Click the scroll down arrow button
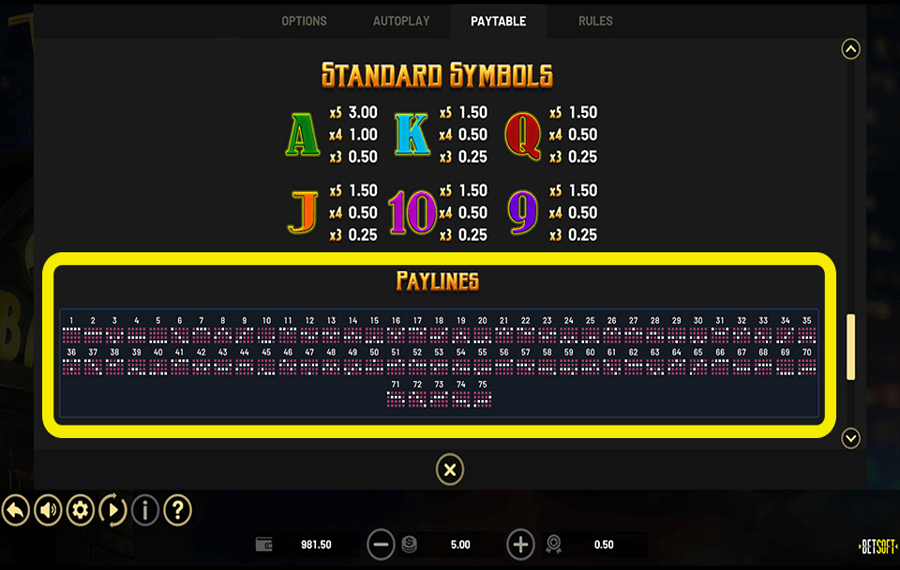Screen dimensions: 900x570 pos(851,438)
